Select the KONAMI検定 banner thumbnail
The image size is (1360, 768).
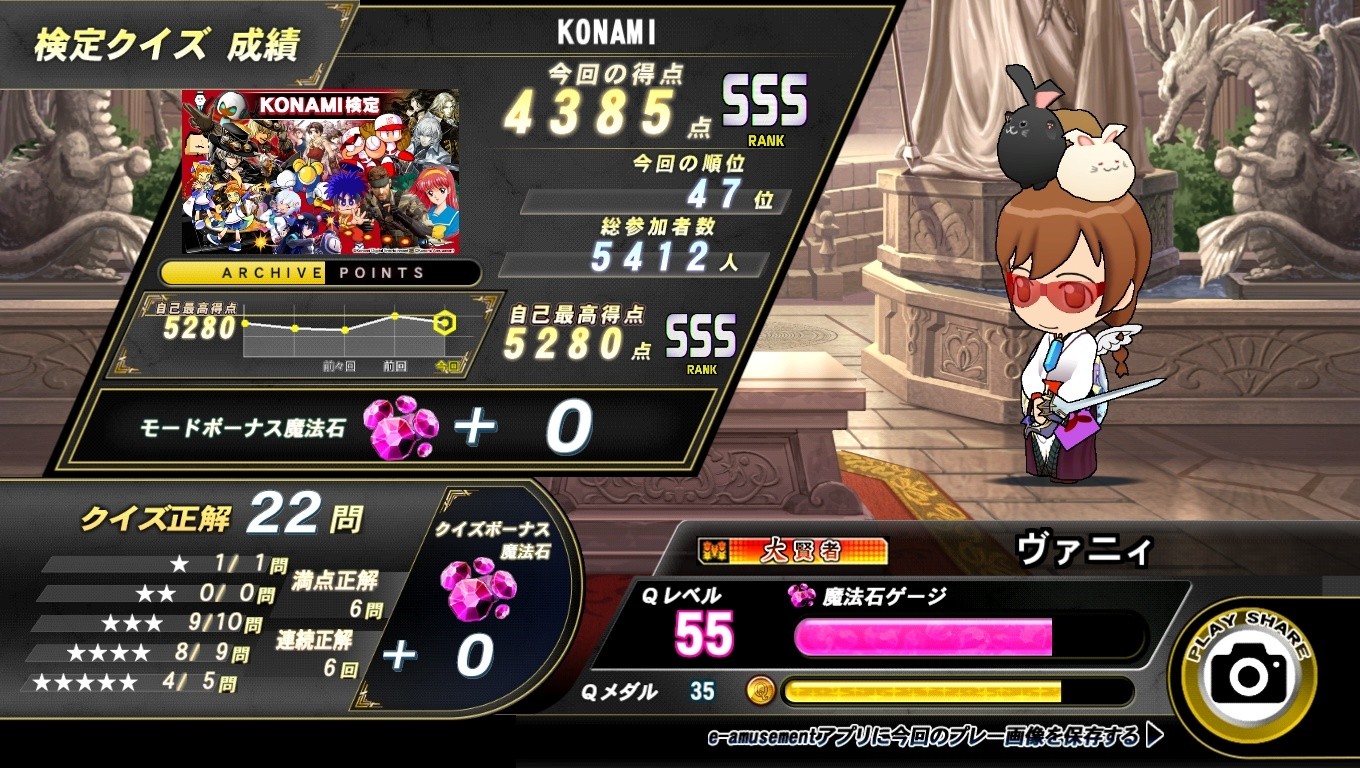coord(321,171)
